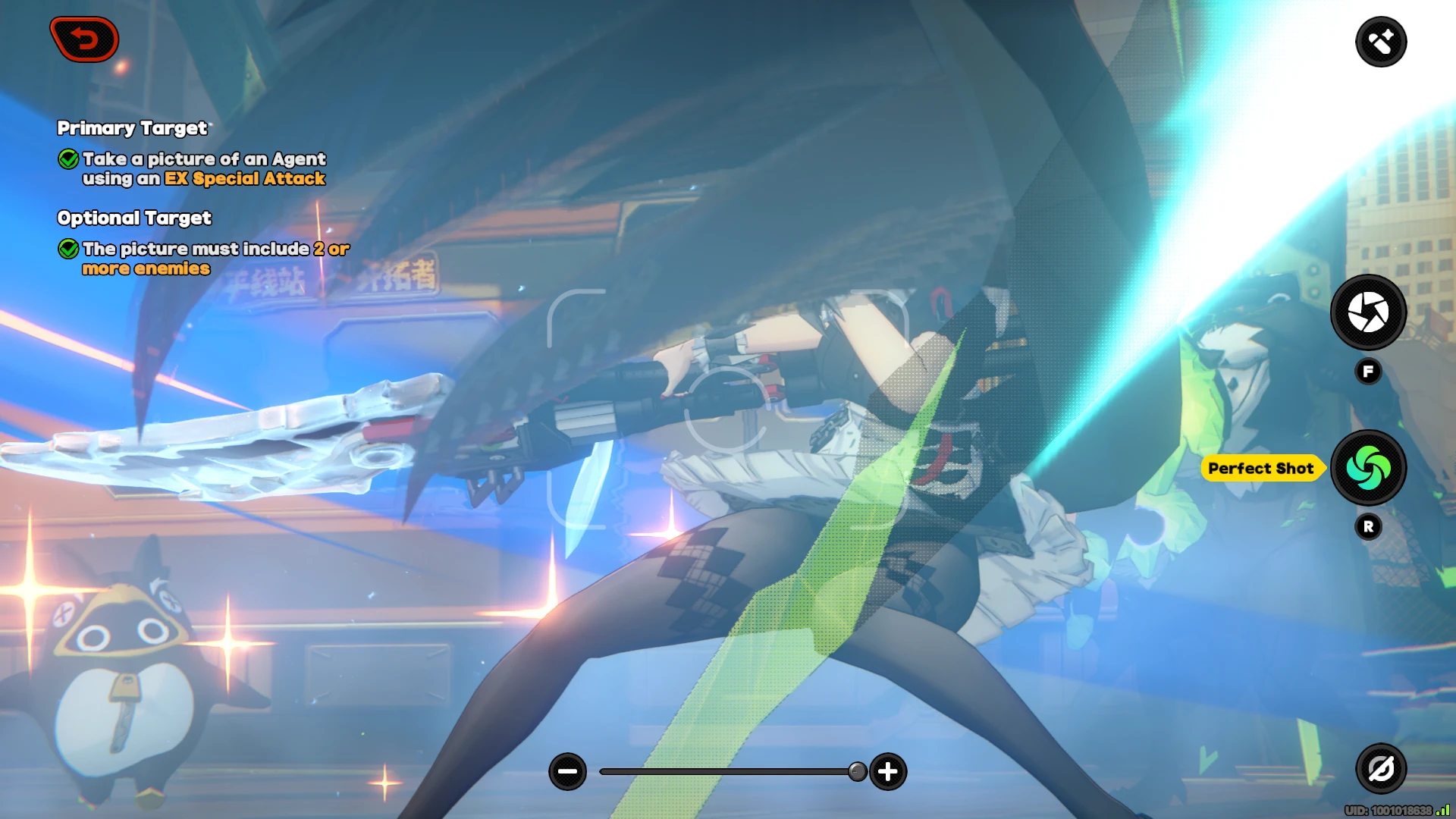This screenshot has width=1456, height=819.
Task: Zoom out with the minus button
Action: (x=568, y=770)
